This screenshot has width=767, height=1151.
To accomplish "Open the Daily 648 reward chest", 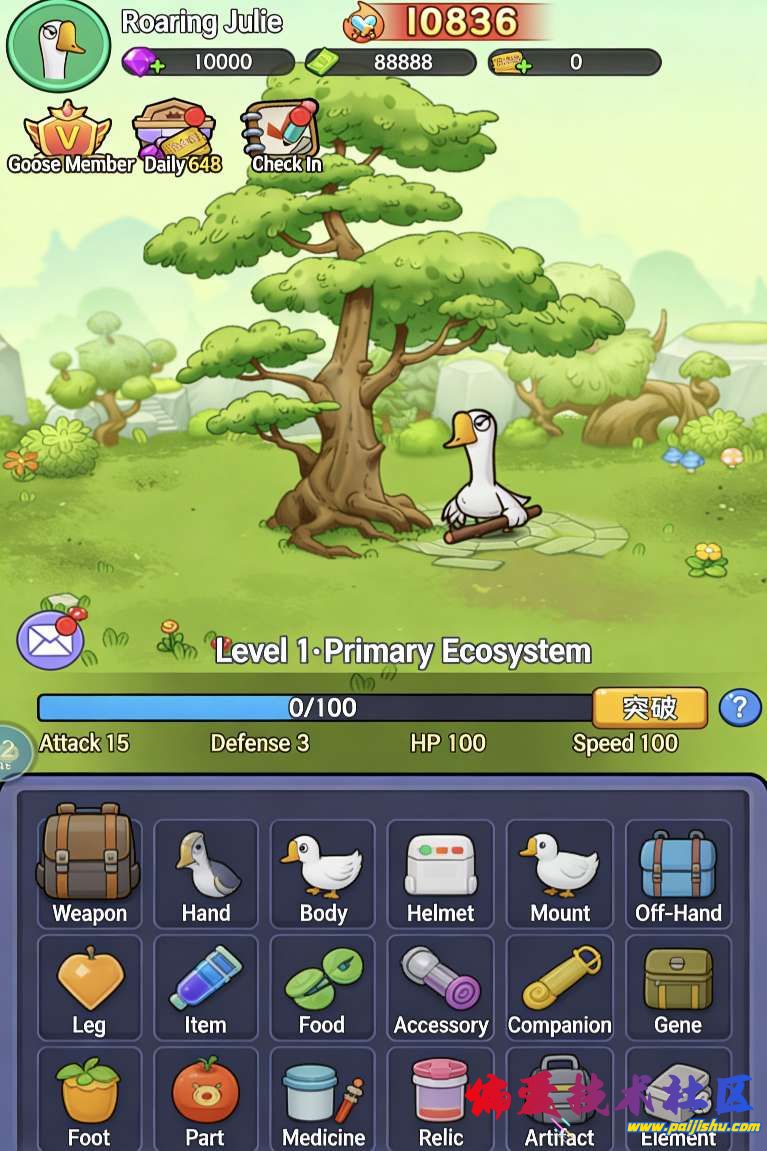I will tap(177, 138).
